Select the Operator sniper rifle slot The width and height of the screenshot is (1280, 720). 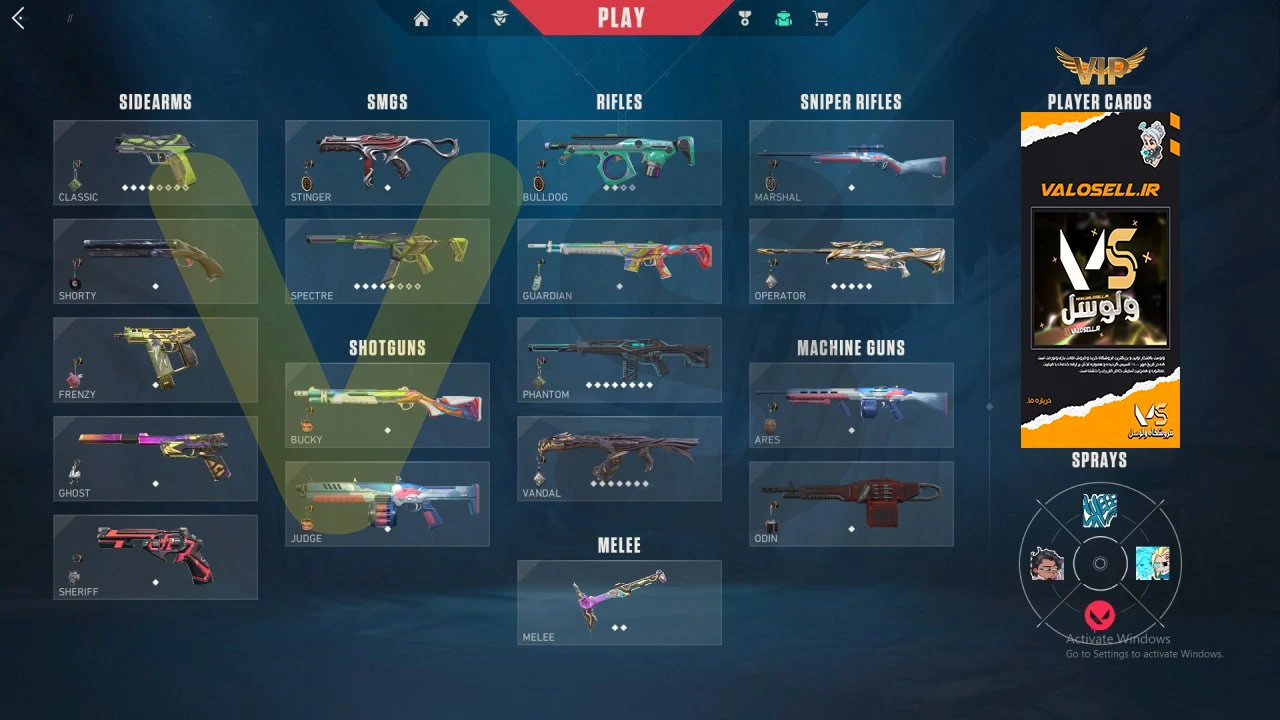coord(851,261)
